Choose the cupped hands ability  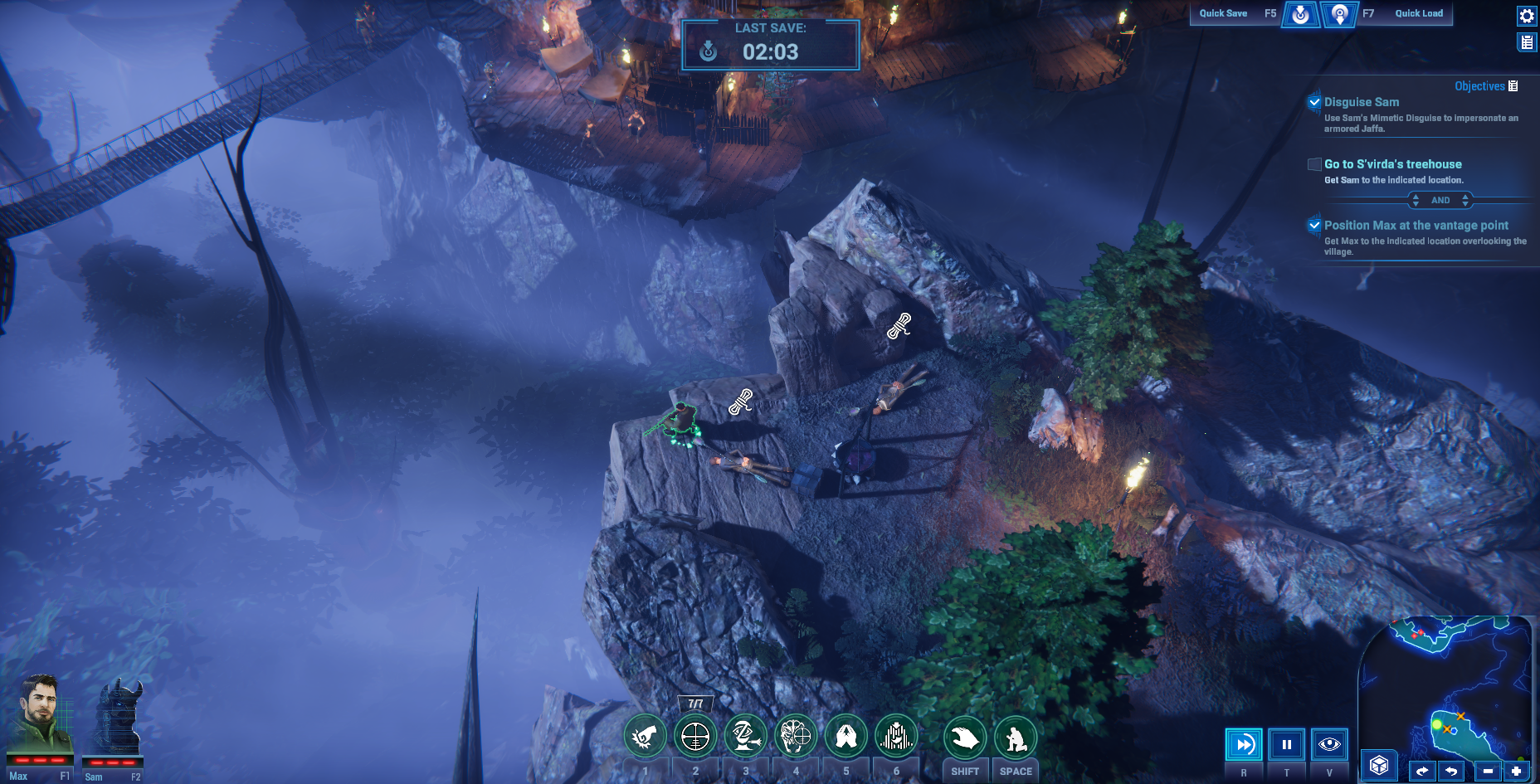tap(846, 736)
